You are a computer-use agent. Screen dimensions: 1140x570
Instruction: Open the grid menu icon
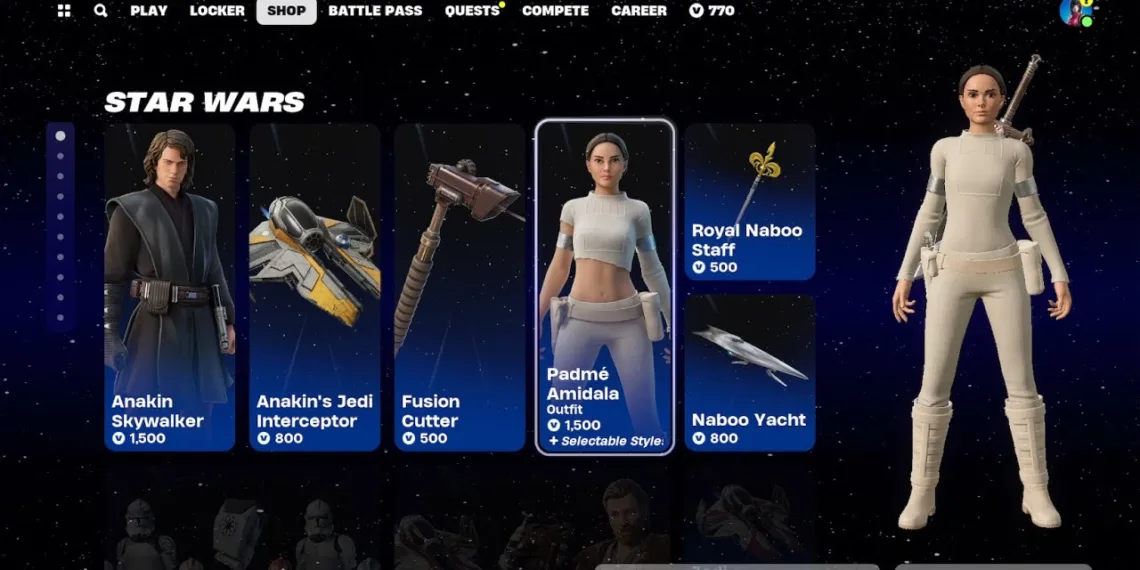pos(64,11)
